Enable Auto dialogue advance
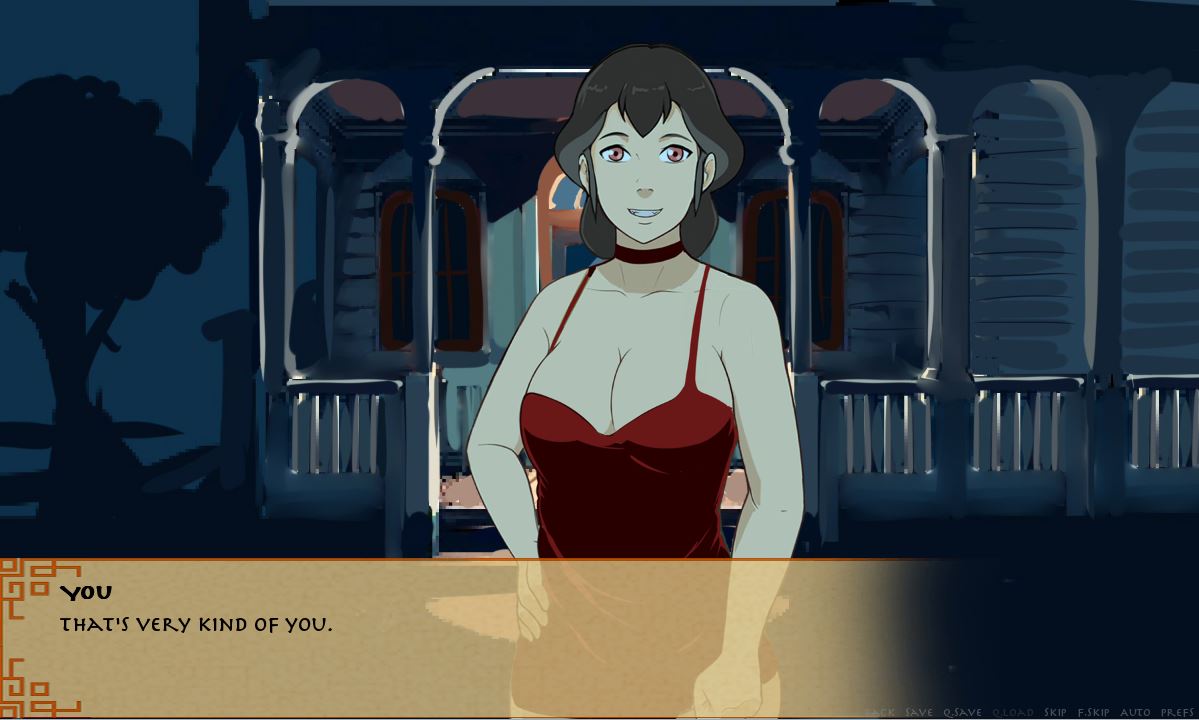This screenshot has width=1199, height=720. (1136, 712)
